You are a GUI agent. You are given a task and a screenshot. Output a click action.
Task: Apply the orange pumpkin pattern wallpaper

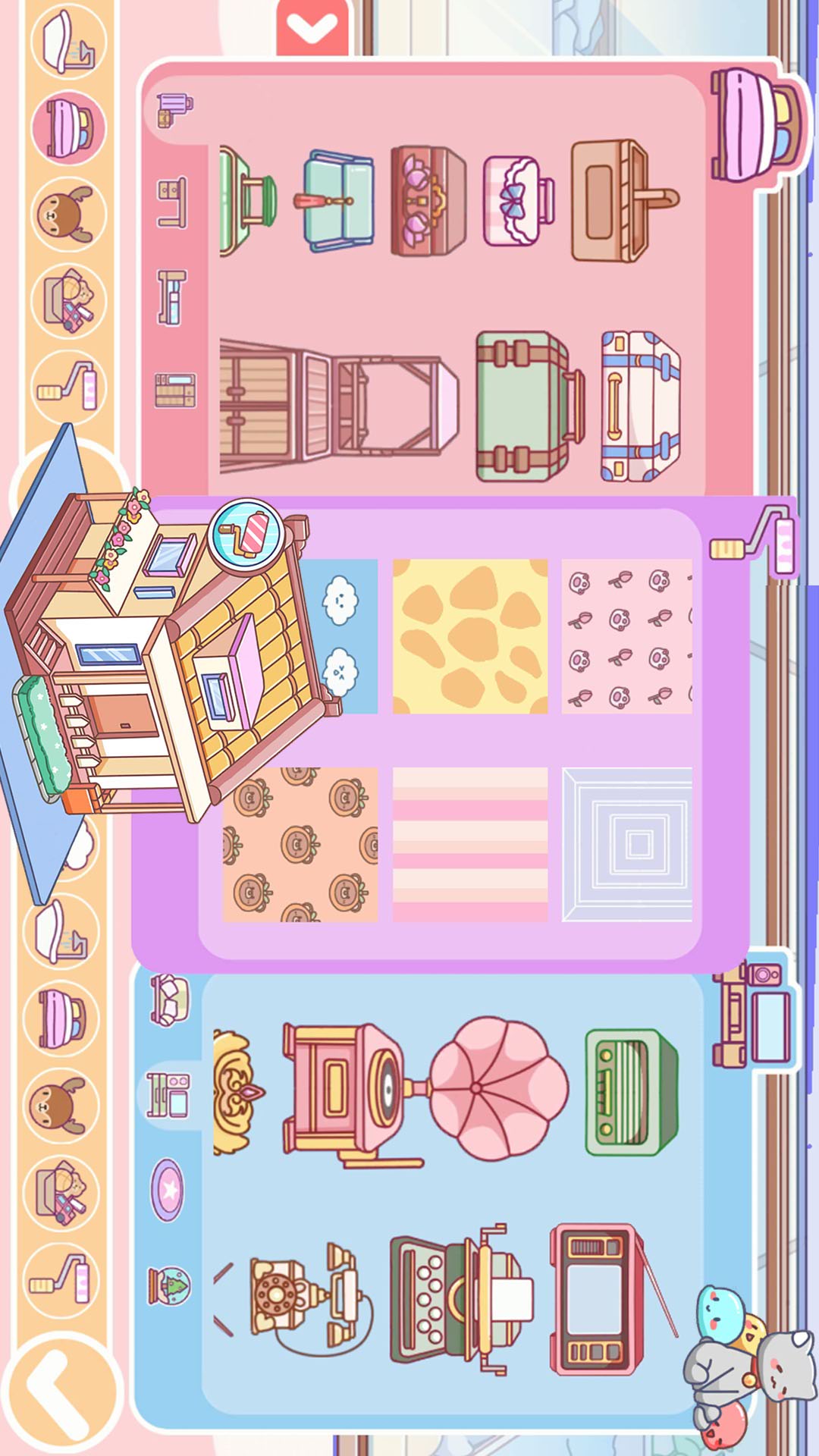[300, 844]
